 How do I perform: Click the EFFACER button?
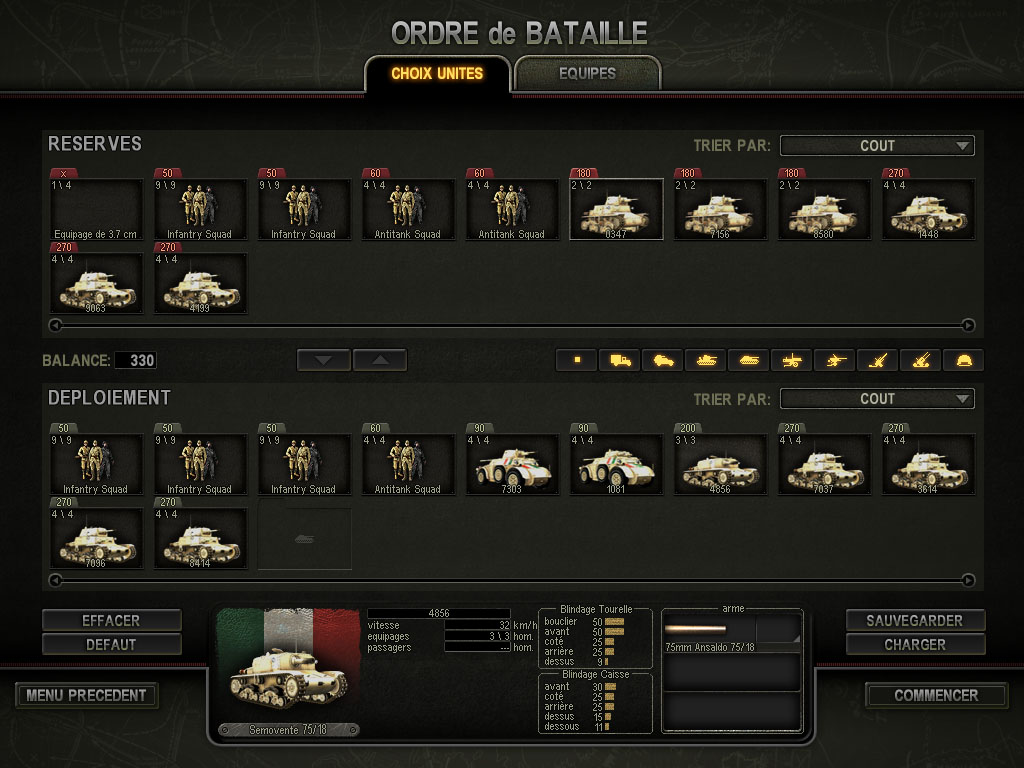(x=111, y=621)
